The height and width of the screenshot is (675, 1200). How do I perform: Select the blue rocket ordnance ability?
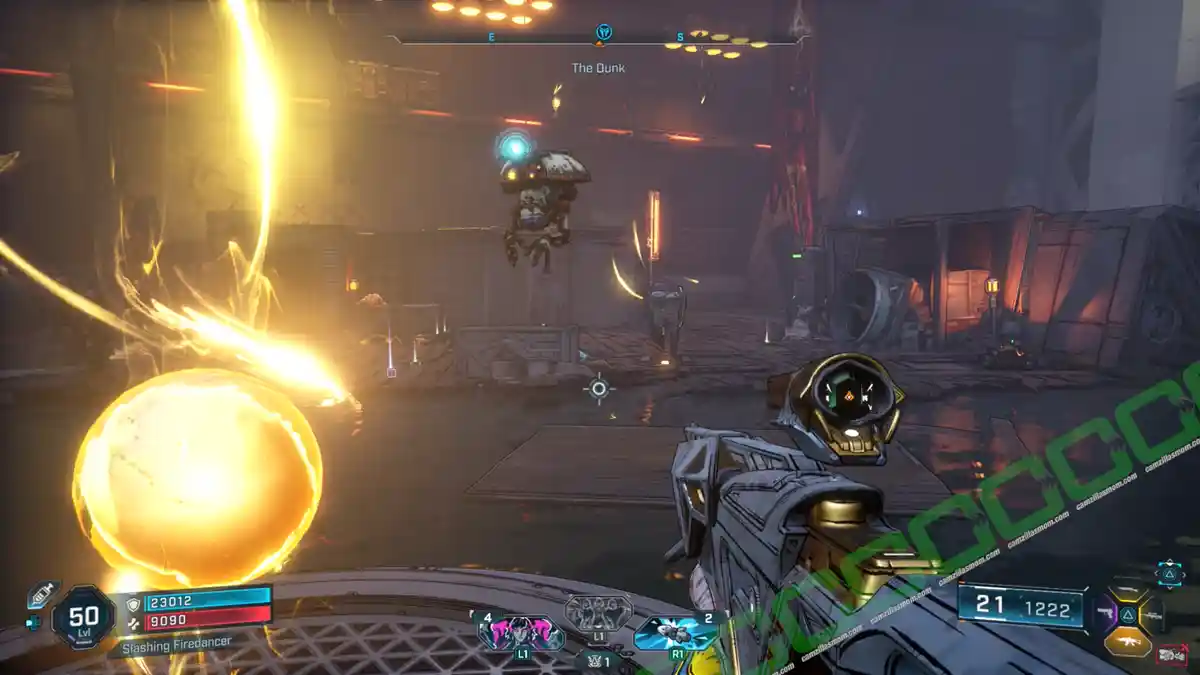675,632
